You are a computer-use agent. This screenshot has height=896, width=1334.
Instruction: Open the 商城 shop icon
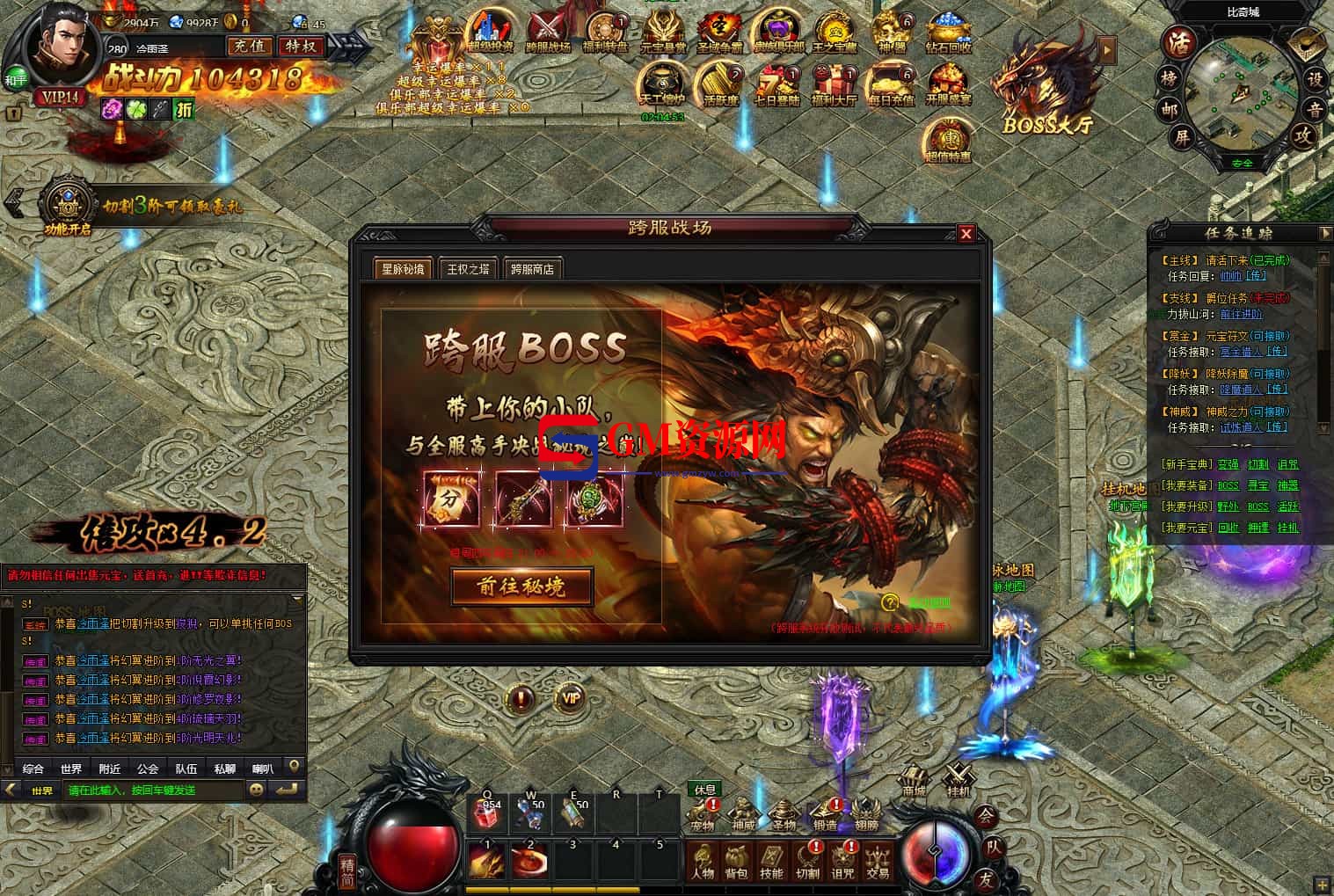(x=914, y=780)
